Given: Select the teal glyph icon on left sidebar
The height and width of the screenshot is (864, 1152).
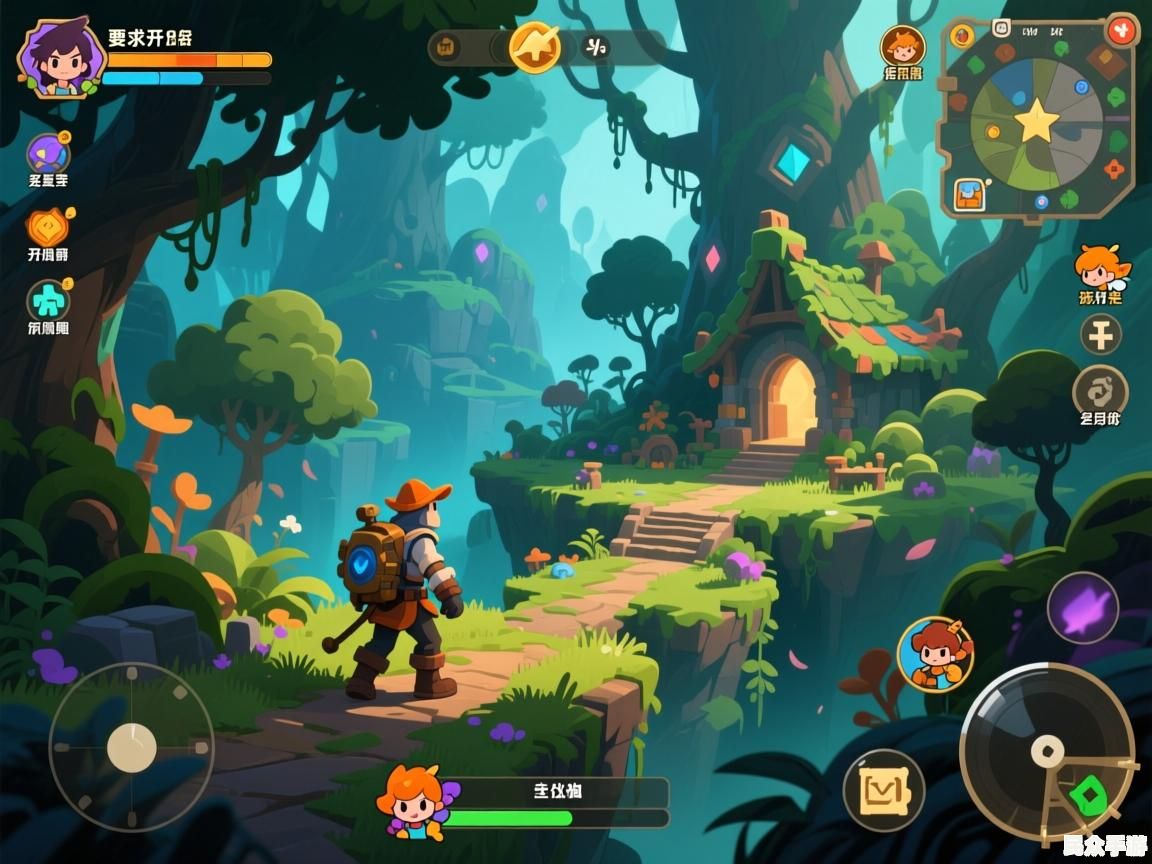Looking at the screenshot, I should coord(48,301).
